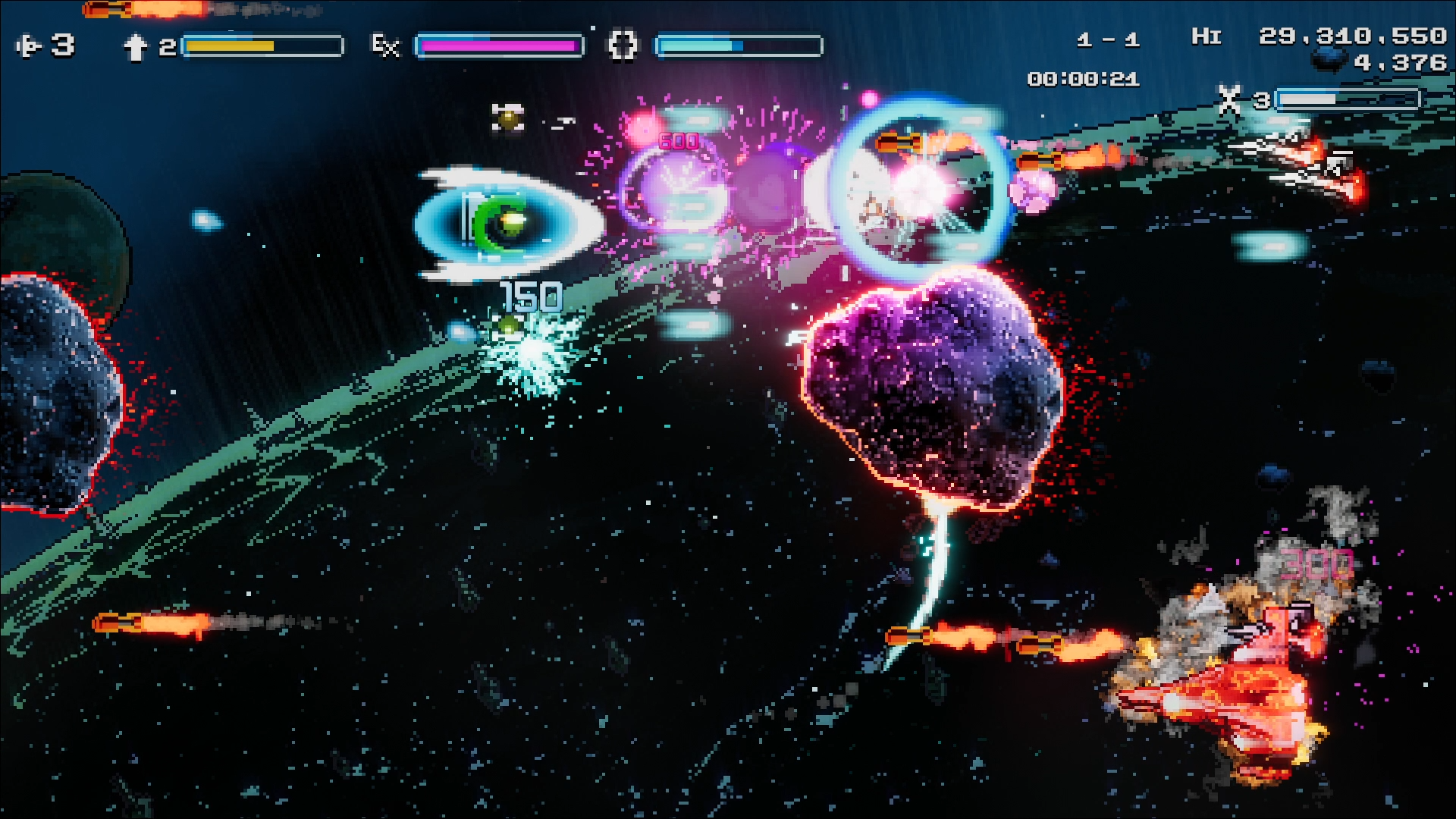Image resolution: width=1456 pixels, height=819 pixels.
Task: Select the X score multiplier icon
Action: pyautogui.click(x=1230, y=99)
